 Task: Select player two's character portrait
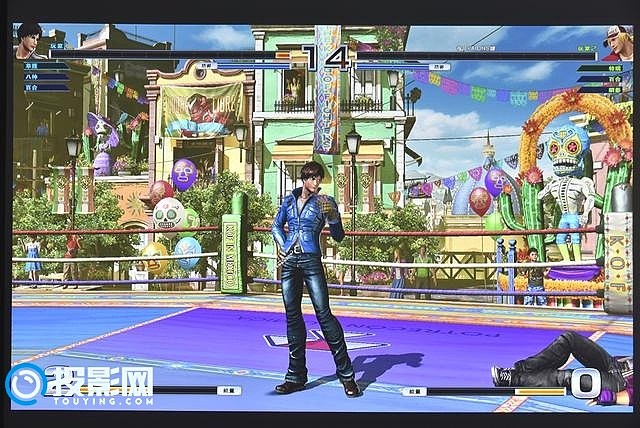click(617, 42)
